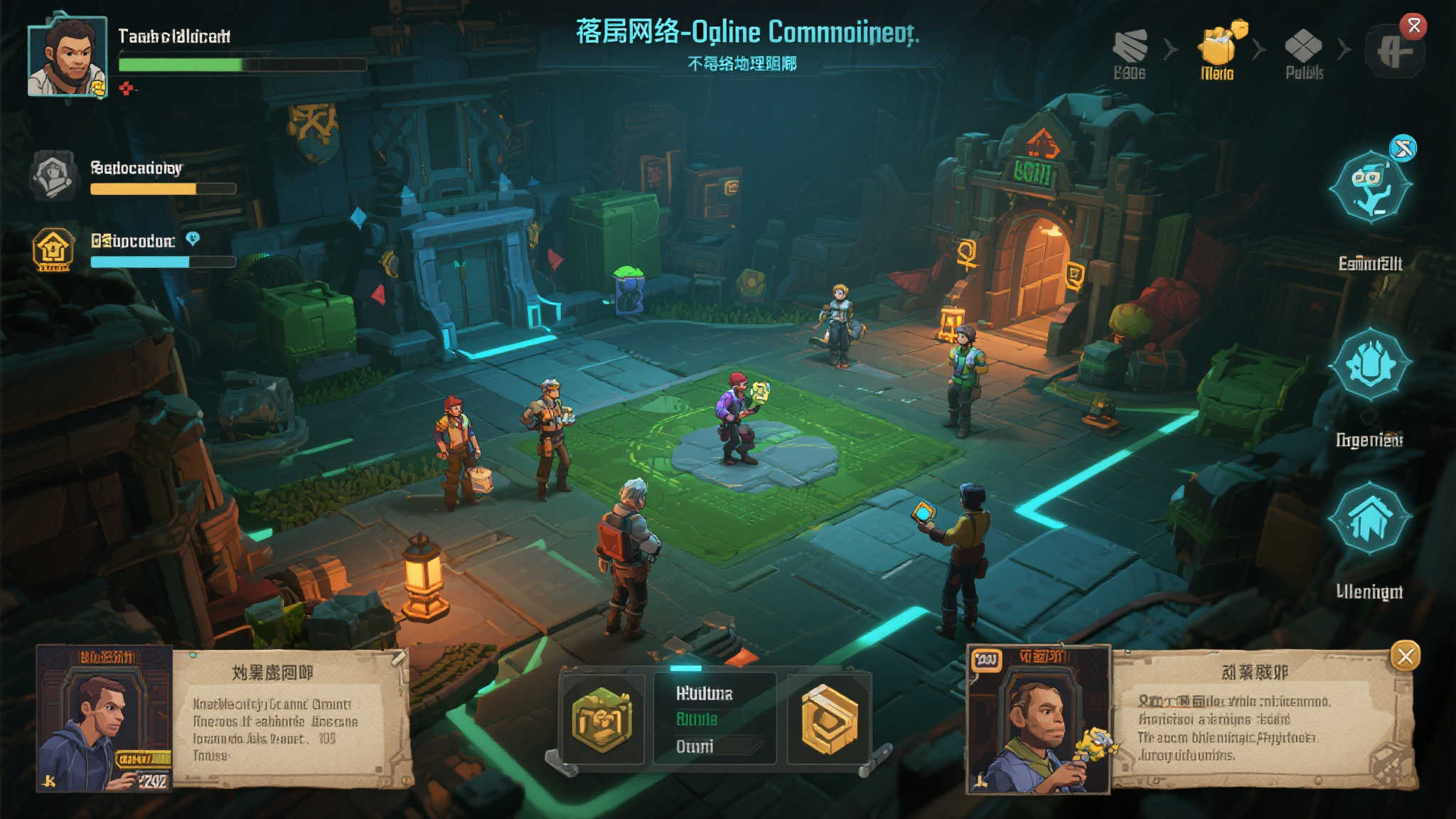Choose the top white option in bottom panel
This screenshot has height=819, width=1456.
pos(704,693)
